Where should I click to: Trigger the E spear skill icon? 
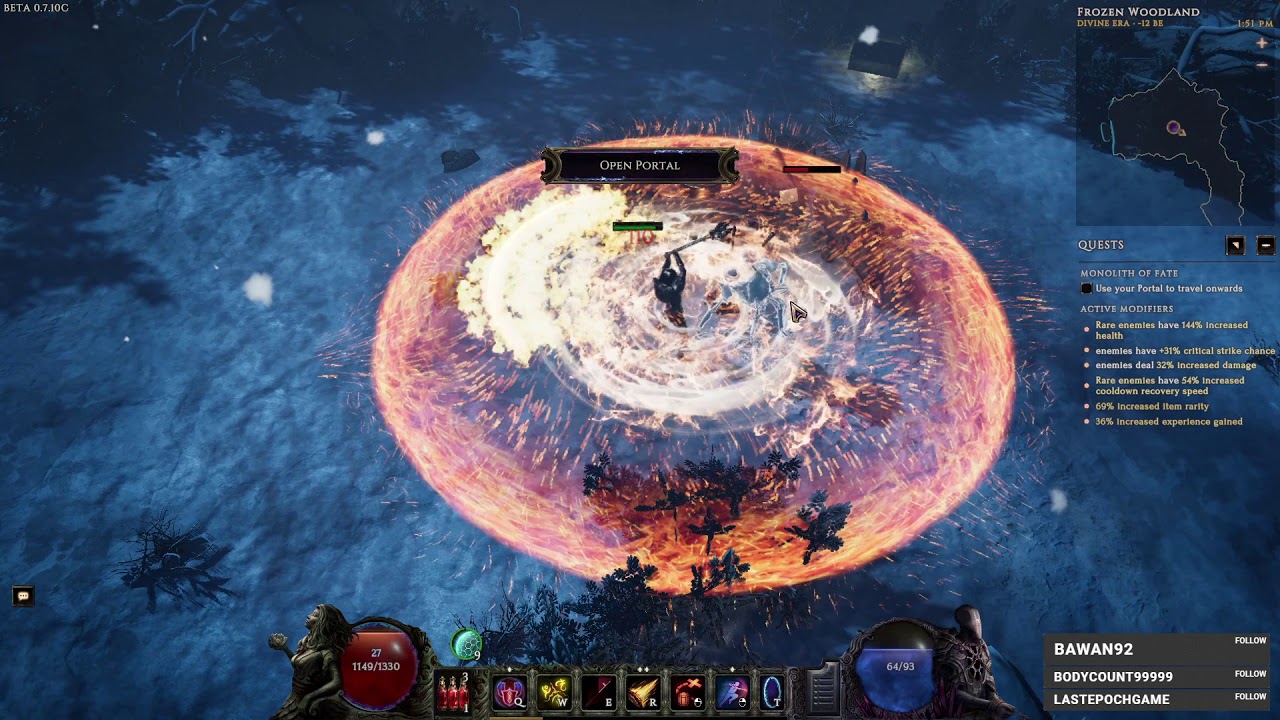point(598,692)
